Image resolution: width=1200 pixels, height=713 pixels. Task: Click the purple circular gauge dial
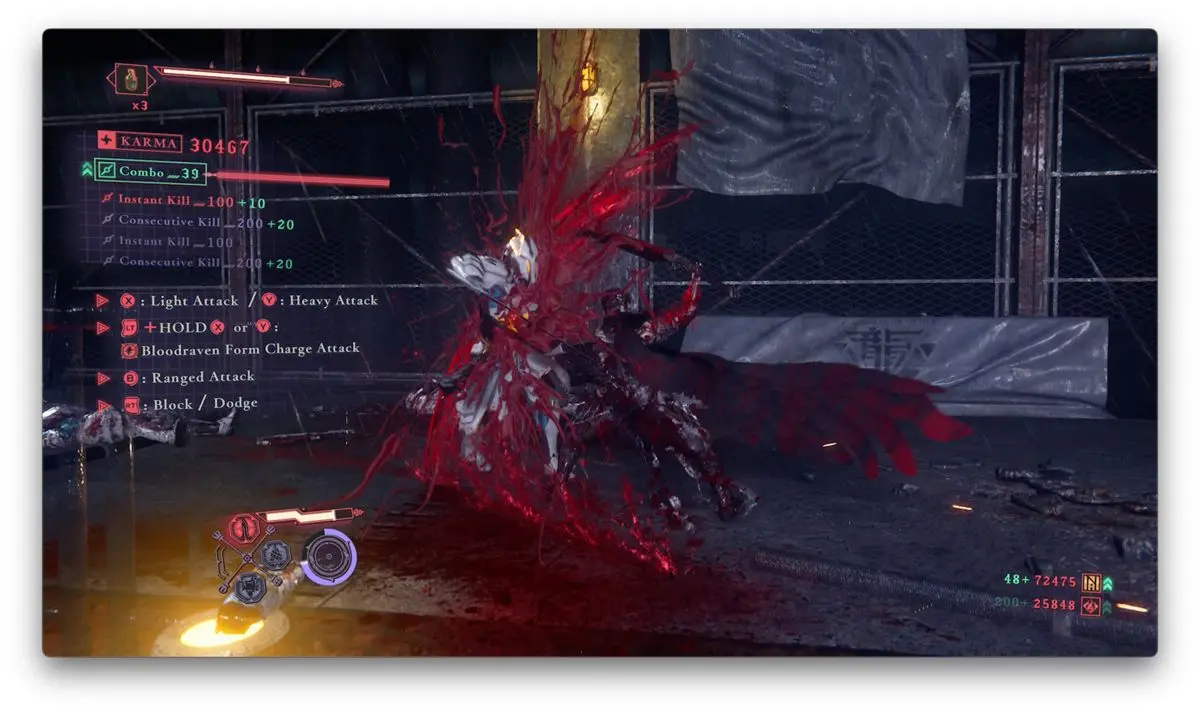pos(329,556)
